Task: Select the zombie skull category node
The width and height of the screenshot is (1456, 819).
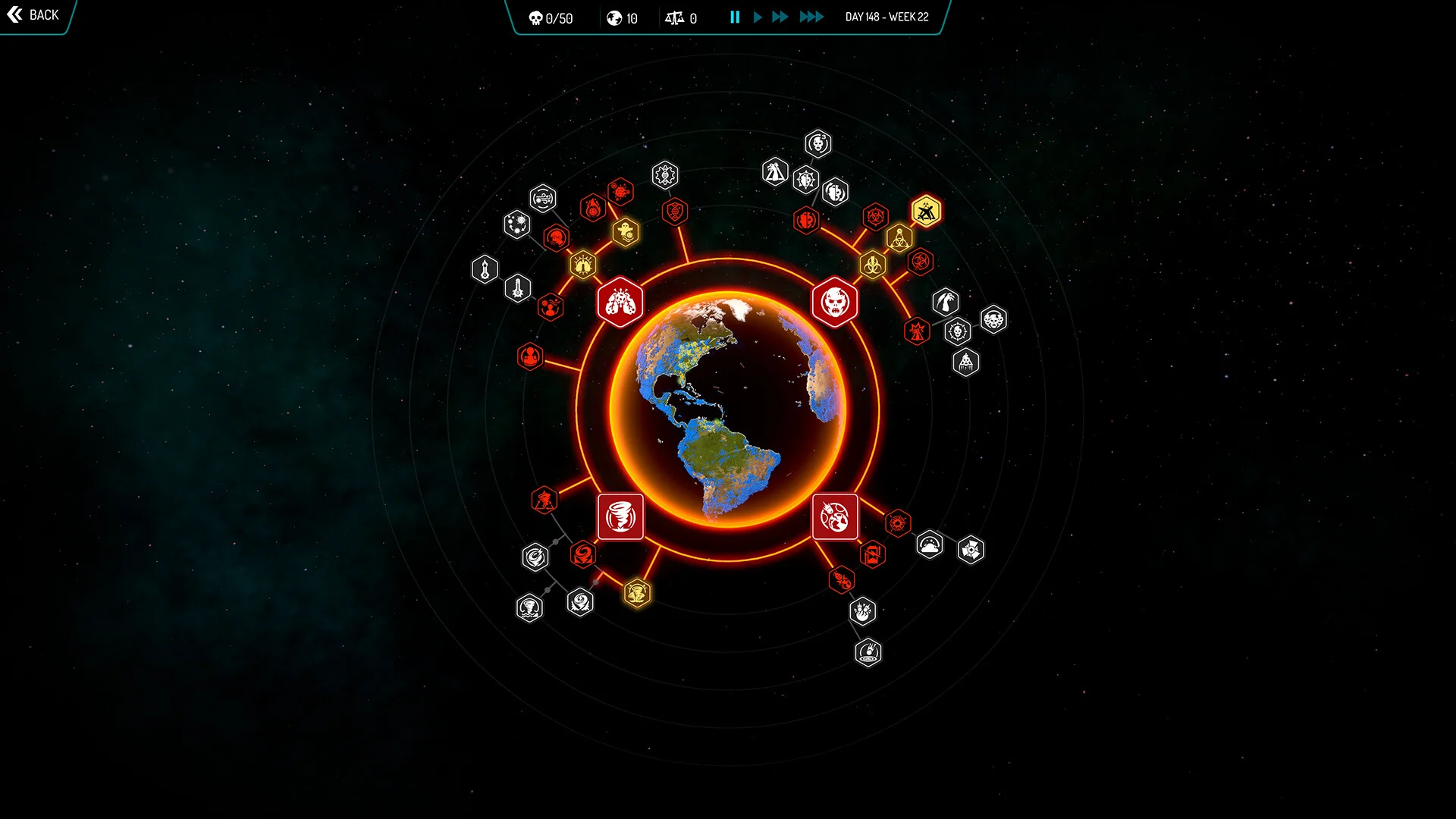Action: 835,302
